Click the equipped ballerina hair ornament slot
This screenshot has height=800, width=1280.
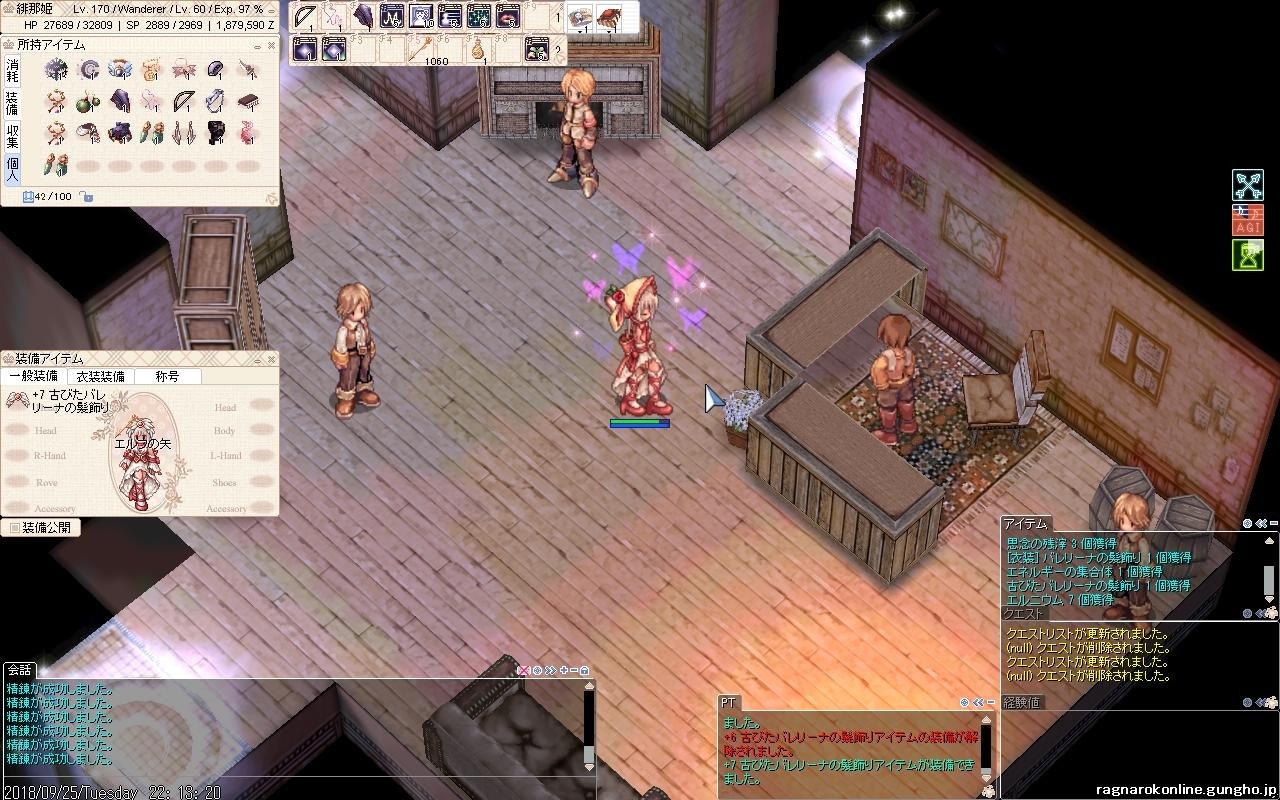17,400
